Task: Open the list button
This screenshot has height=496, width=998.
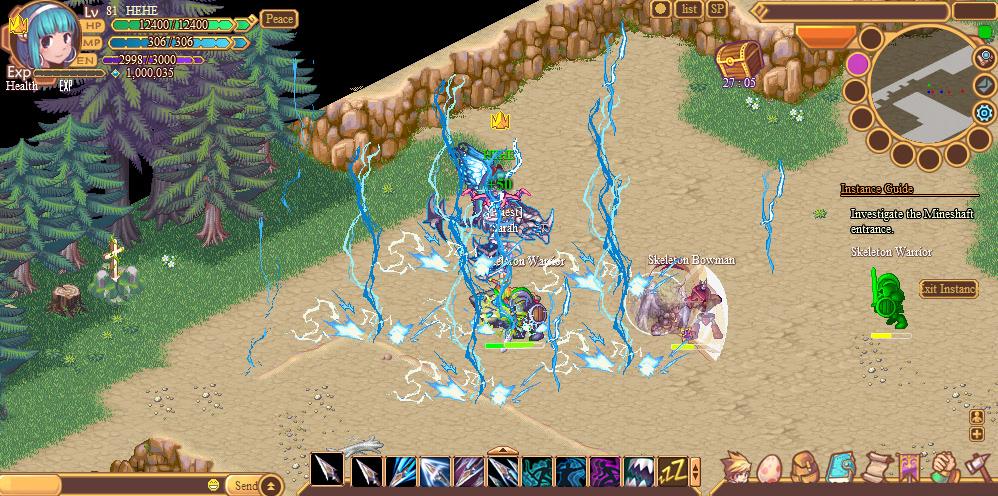Action: click(689, 9)
